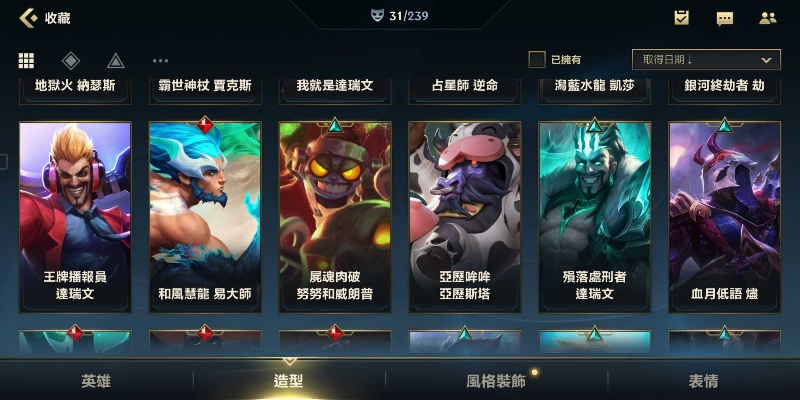Switch to the 造型 tab
This screenshot has width=800, height=400.
click(x=288, y=381)
